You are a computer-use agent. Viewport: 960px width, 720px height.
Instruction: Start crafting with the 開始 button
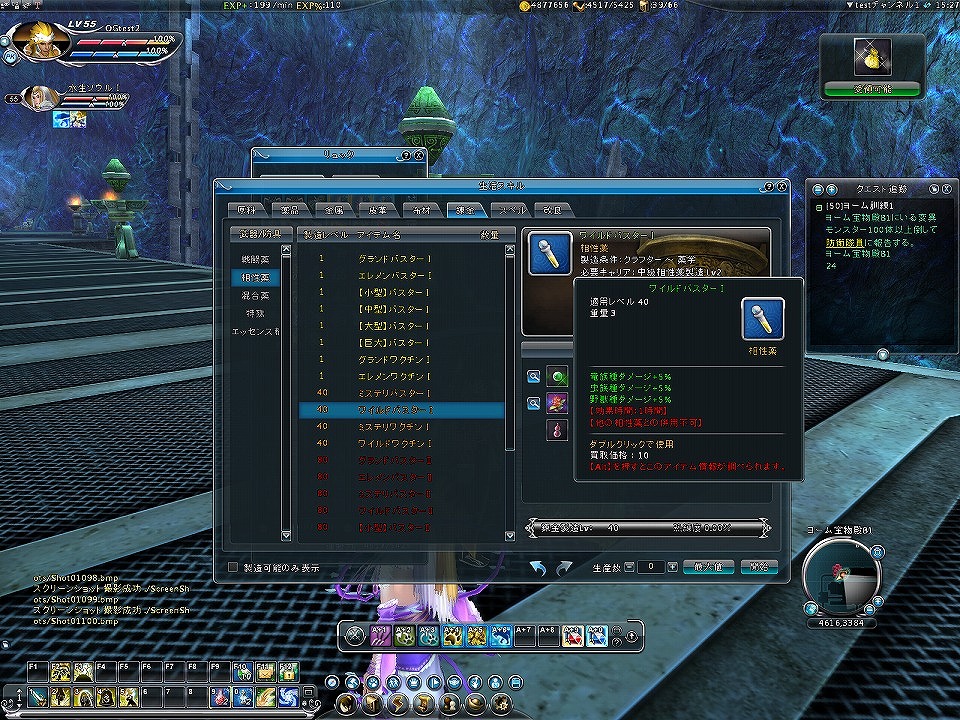coord(759,567)
